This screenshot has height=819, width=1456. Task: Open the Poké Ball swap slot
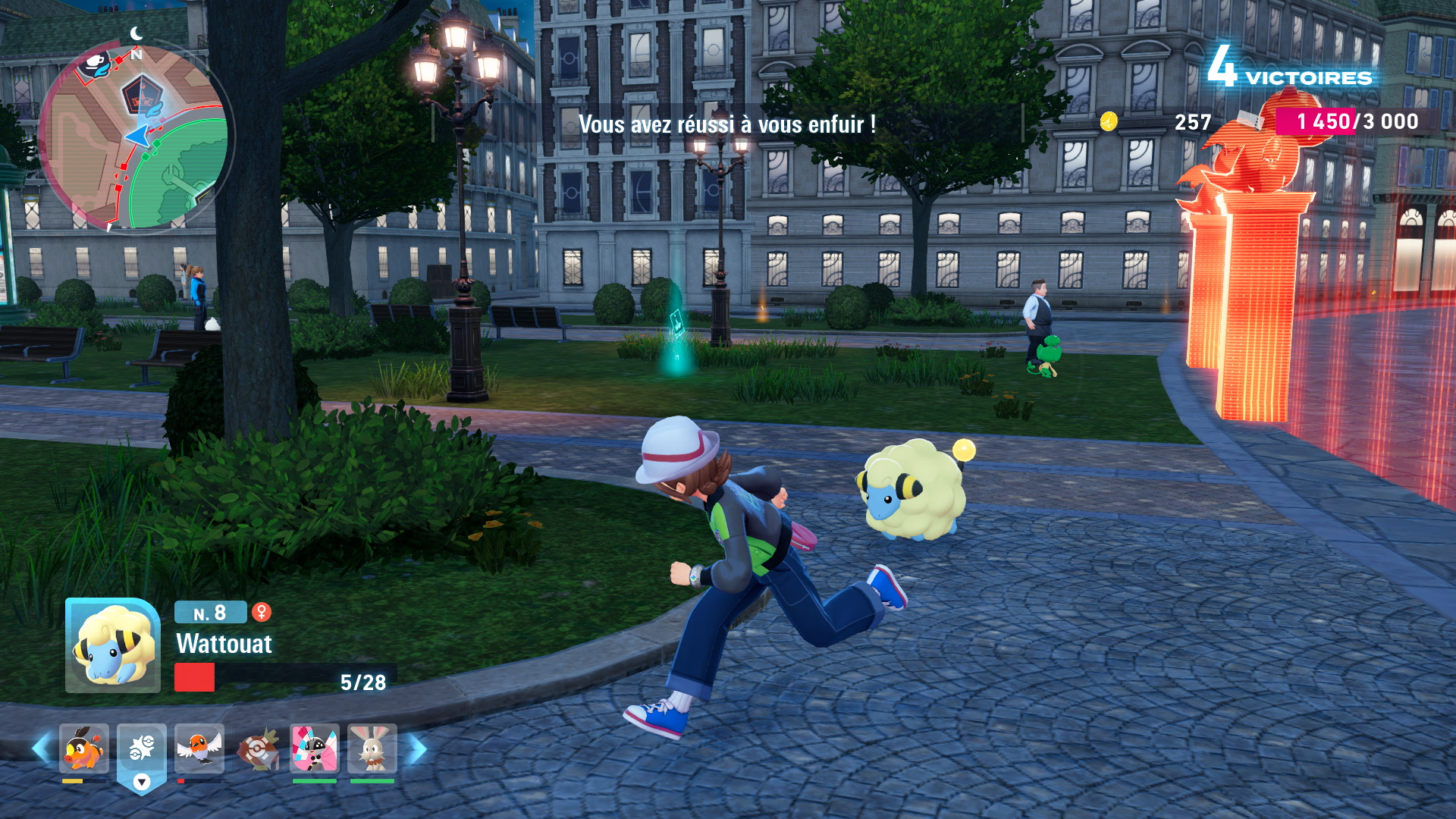[x=142, y=750]
